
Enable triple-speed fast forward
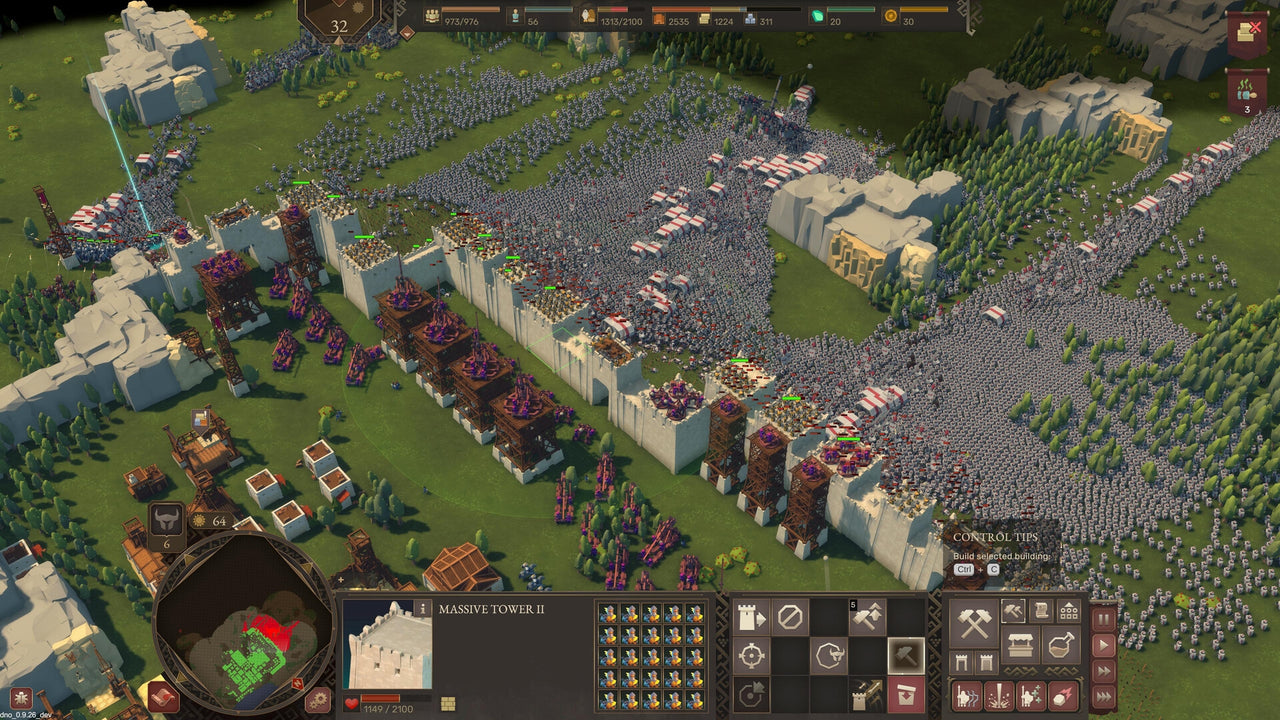point(1104,694)
